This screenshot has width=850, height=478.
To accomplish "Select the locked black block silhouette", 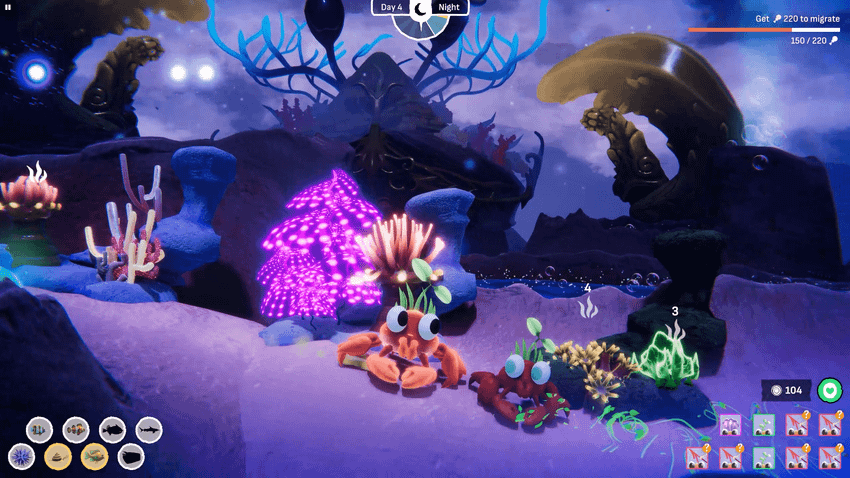I will [131, 457].
